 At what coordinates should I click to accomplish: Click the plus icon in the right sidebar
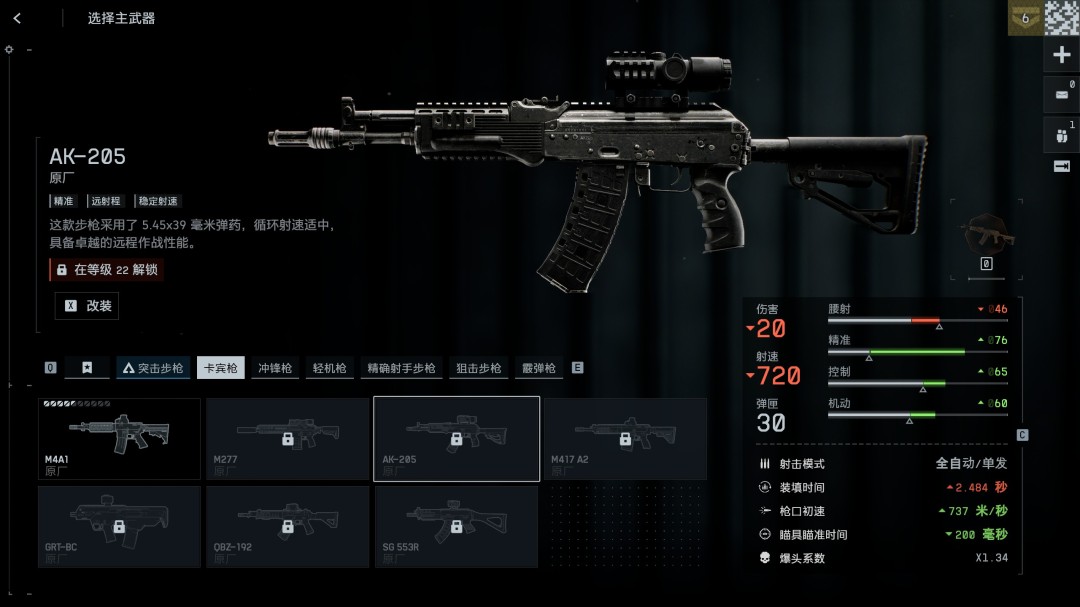click(x=1062, y=55)
